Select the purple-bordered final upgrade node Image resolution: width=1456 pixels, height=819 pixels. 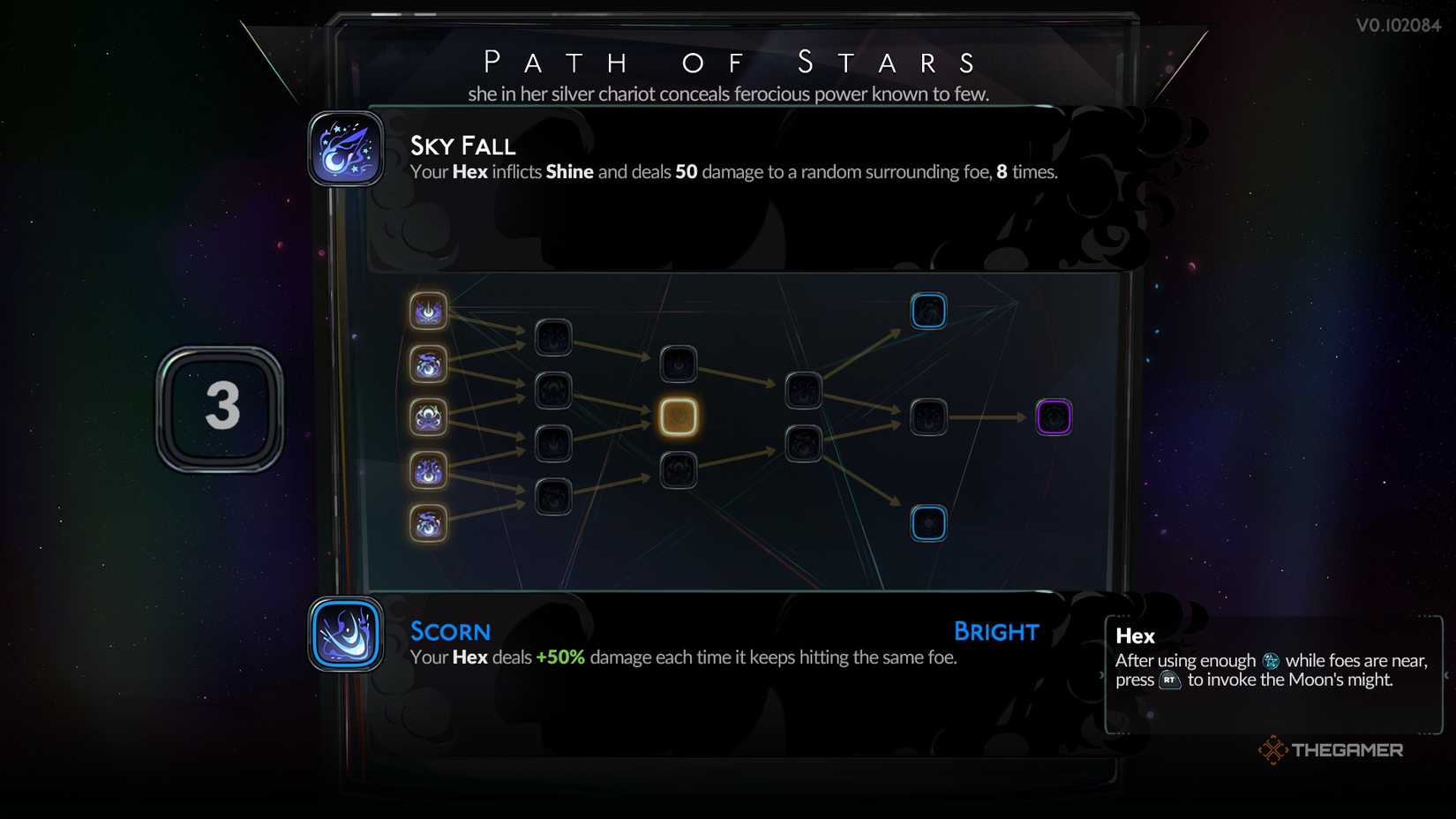point(1054,417)
